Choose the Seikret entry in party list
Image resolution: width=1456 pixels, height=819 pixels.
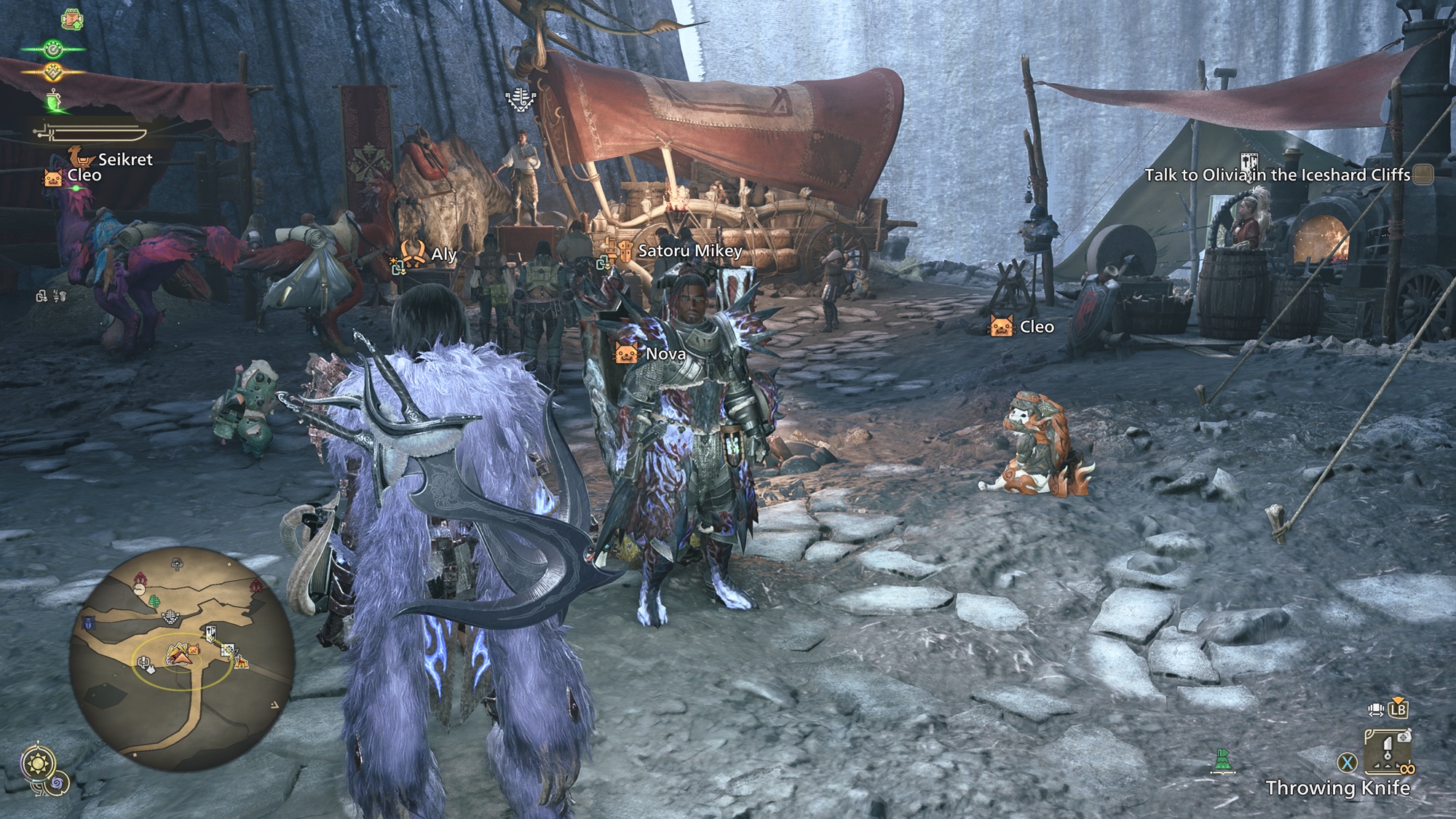click(x=124, y=159)
